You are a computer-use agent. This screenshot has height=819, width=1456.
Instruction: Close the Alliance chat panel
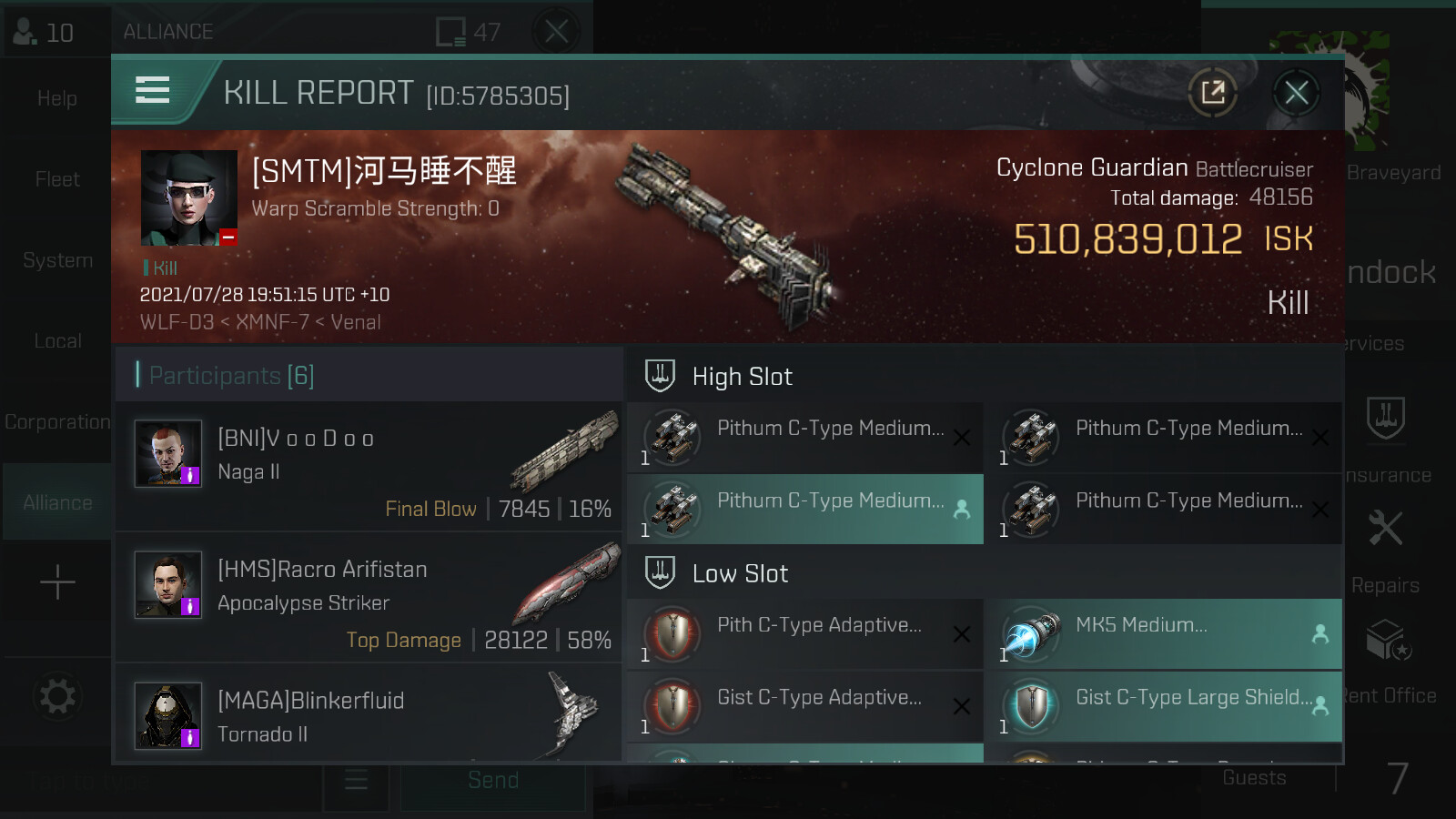tap(557, 32)
